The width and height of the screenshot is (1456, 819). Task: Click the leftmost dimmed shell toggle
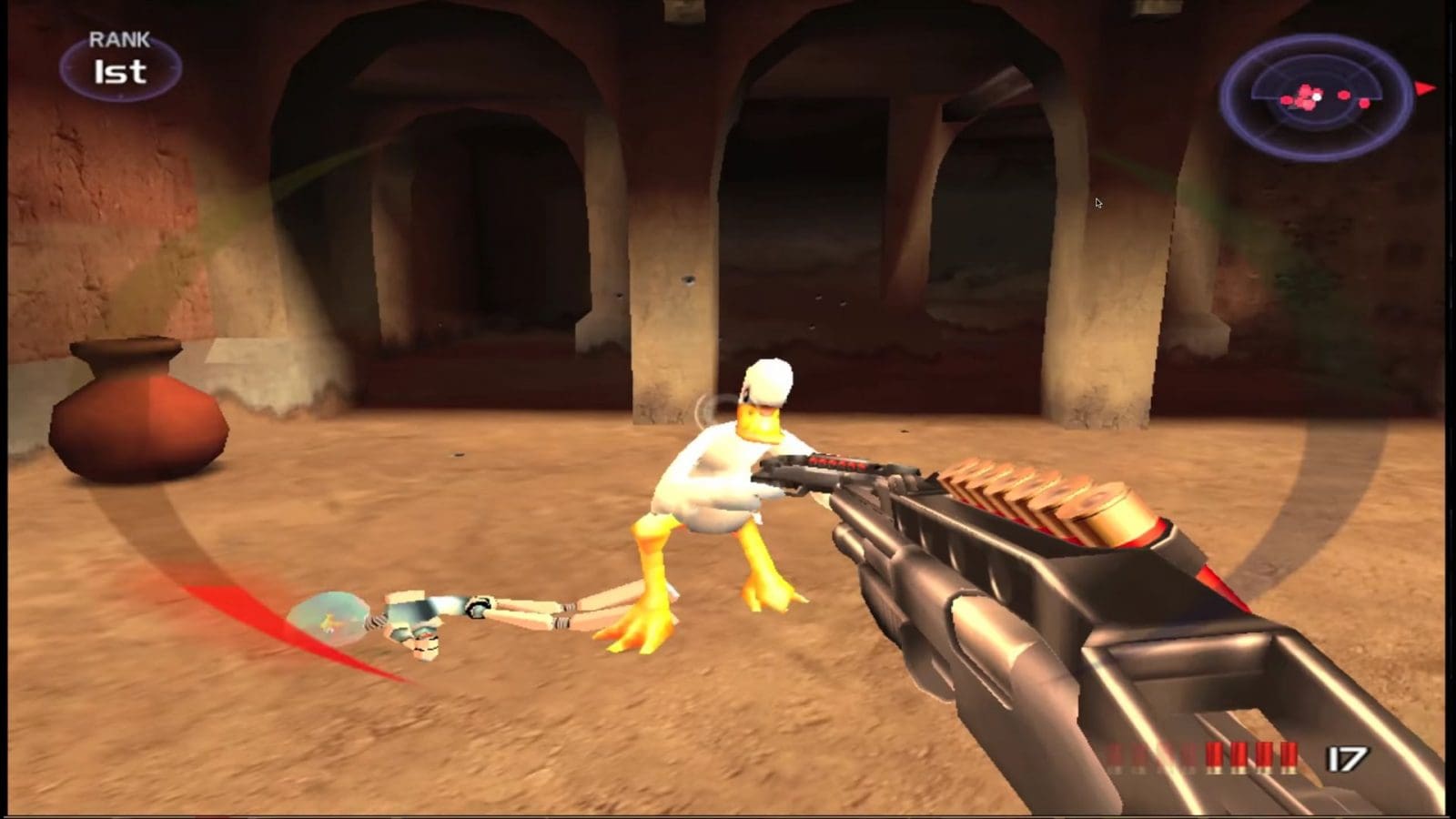coord(1115,753)
